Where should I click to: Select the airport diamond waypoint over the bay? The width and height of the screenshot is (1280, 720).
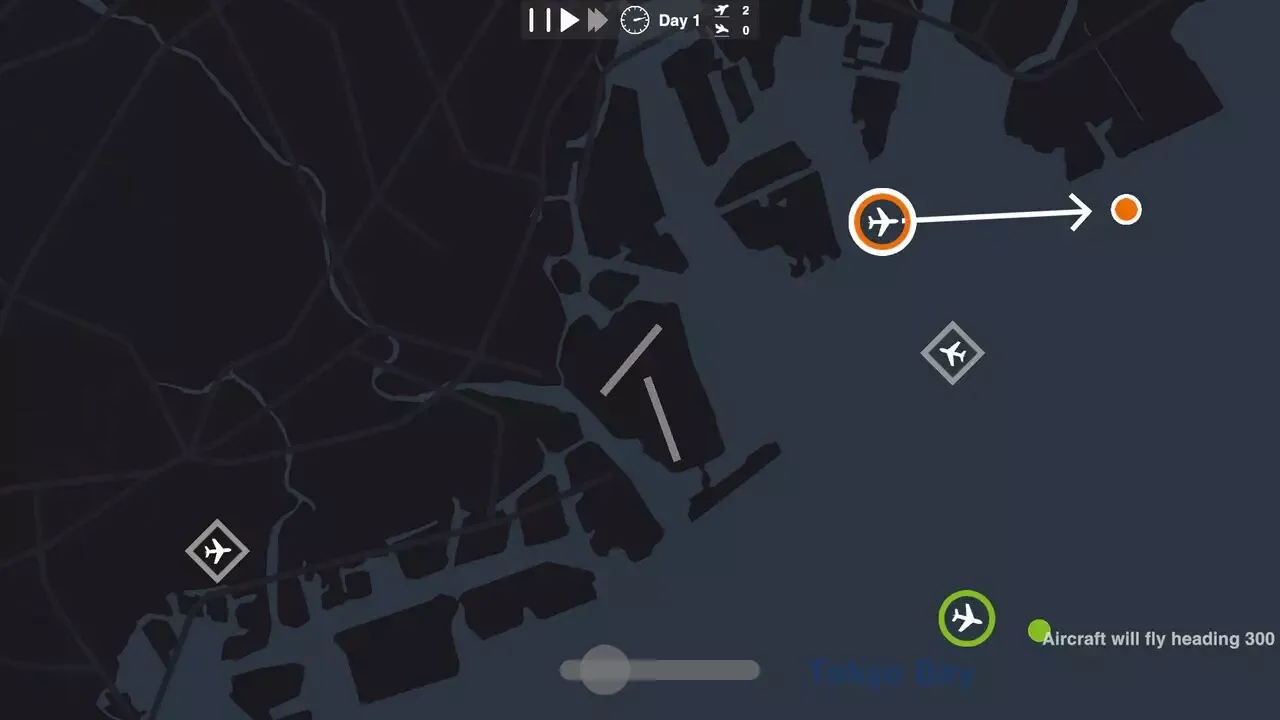952,353
